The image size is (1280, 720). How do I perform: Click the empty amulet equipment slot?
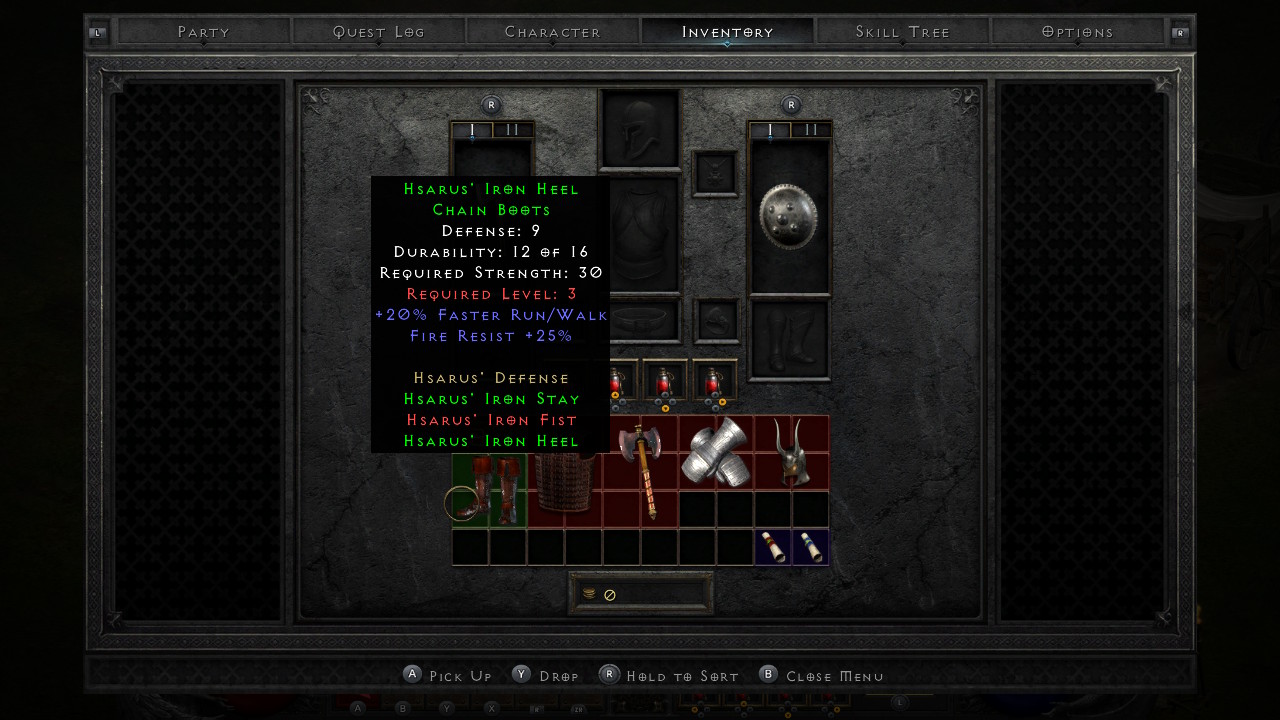click(x=715, y=174)
